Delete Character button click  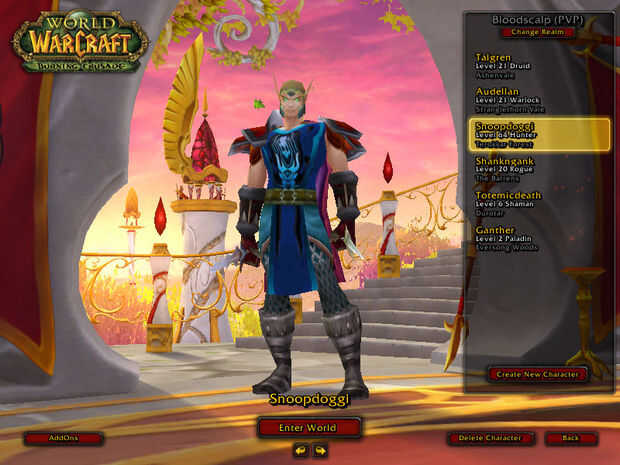(490, 438)
